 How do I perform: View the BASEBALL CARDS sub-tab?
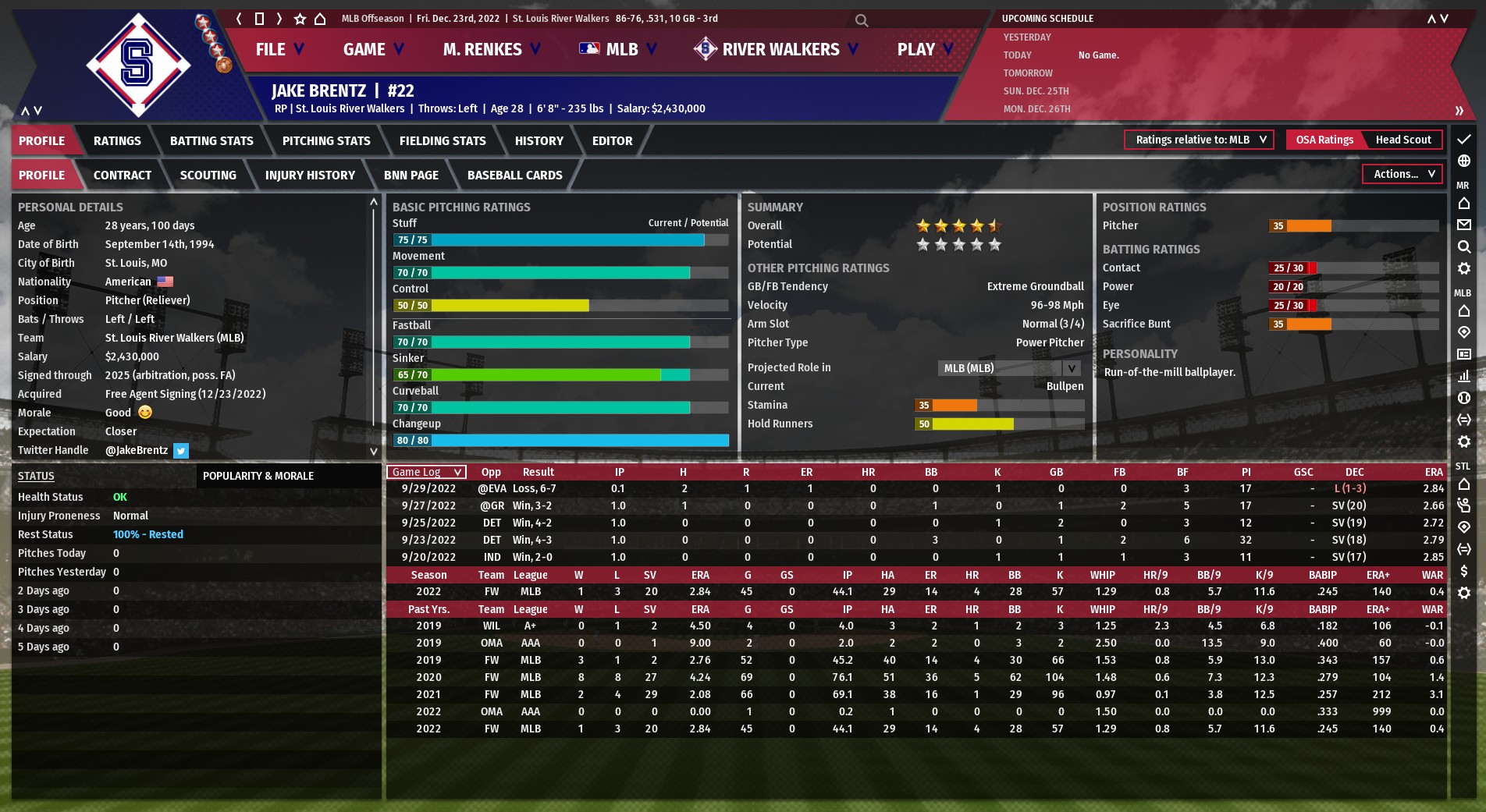tap(514, 176)
